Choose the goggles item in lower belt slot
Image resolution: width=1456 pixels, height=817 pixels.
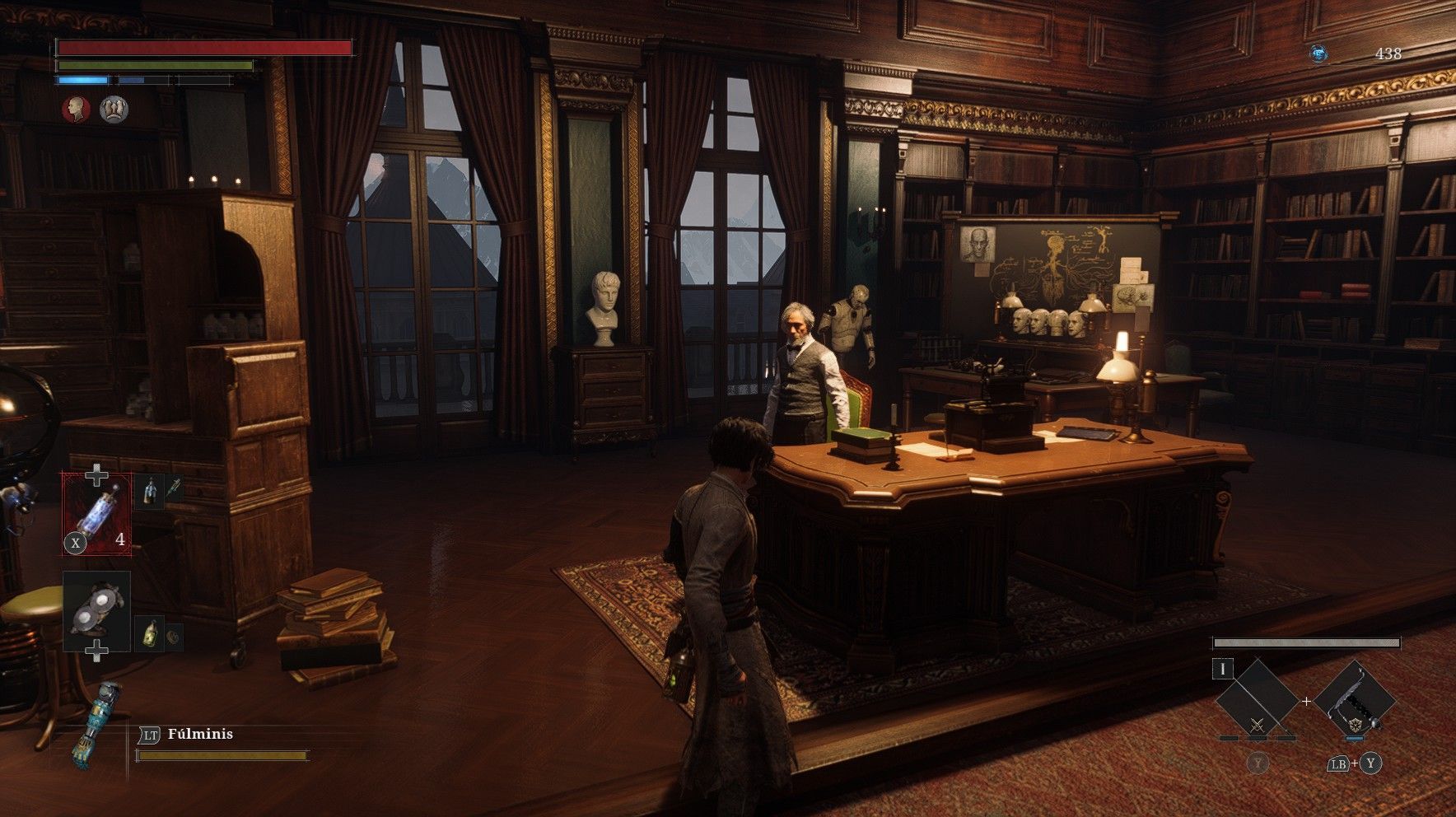[x=96, y=611]
